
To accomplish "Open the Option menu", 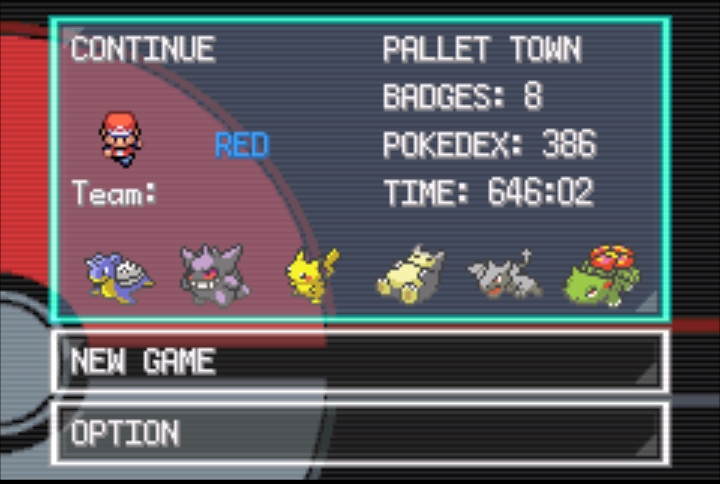I will (360, 433).
